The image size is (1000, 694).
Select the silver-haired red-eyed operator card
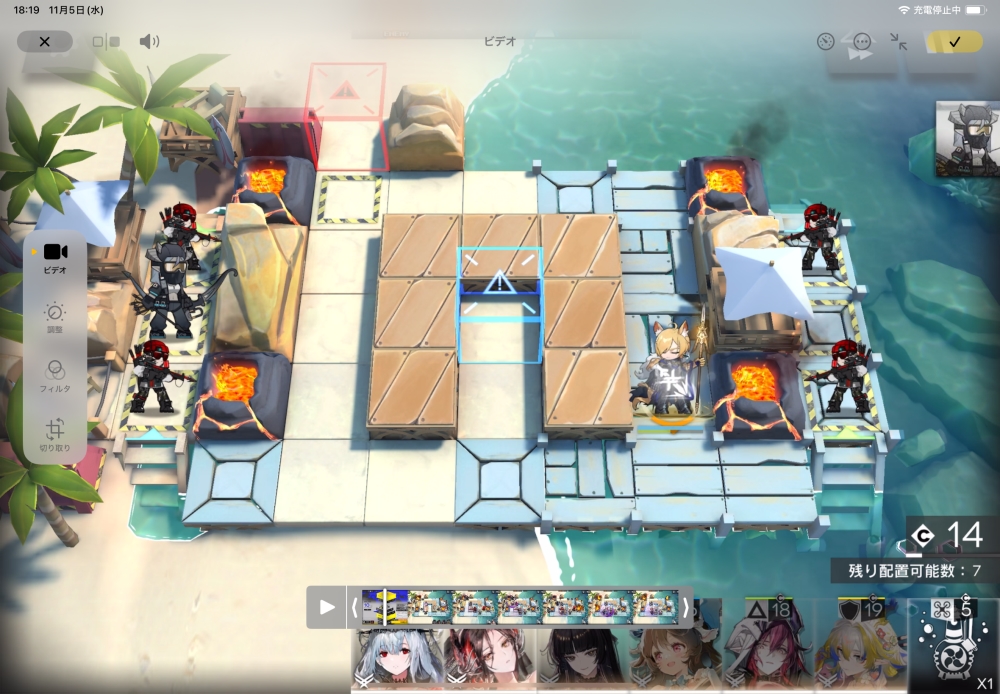click(395, 658)
